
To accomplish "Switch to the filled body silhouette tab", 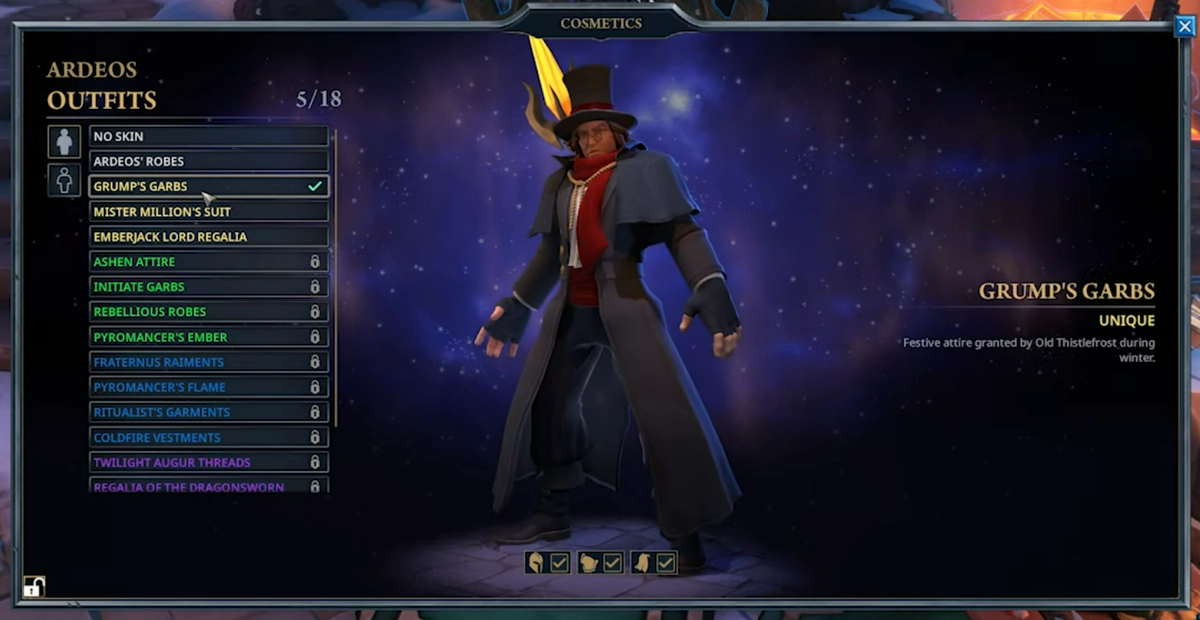I will tap(64, 141).
